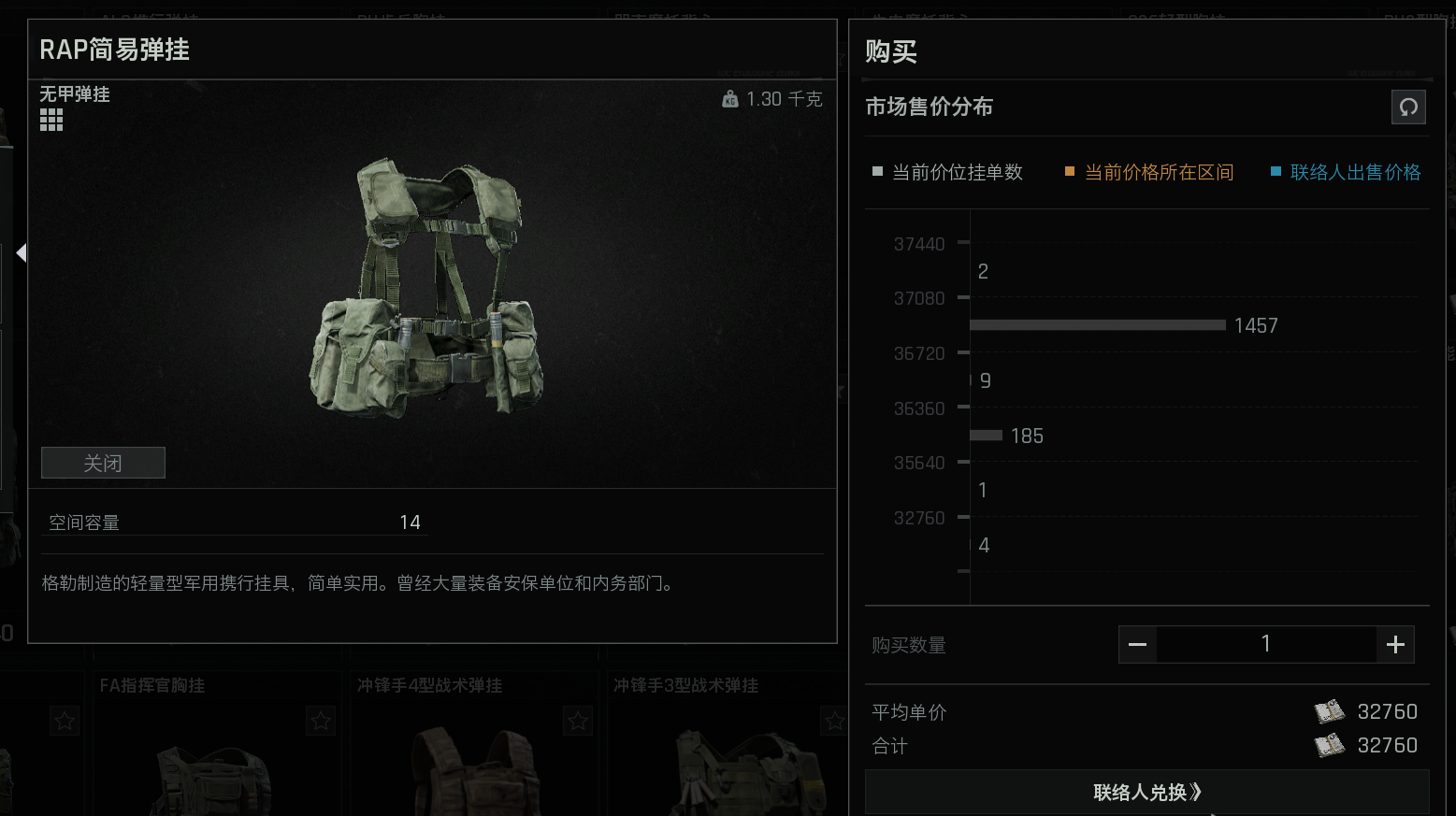Click the grid slot icon below 无甲弹挂
The height and width of the screenshot is (816, 1456).
(x=51, y=119)
